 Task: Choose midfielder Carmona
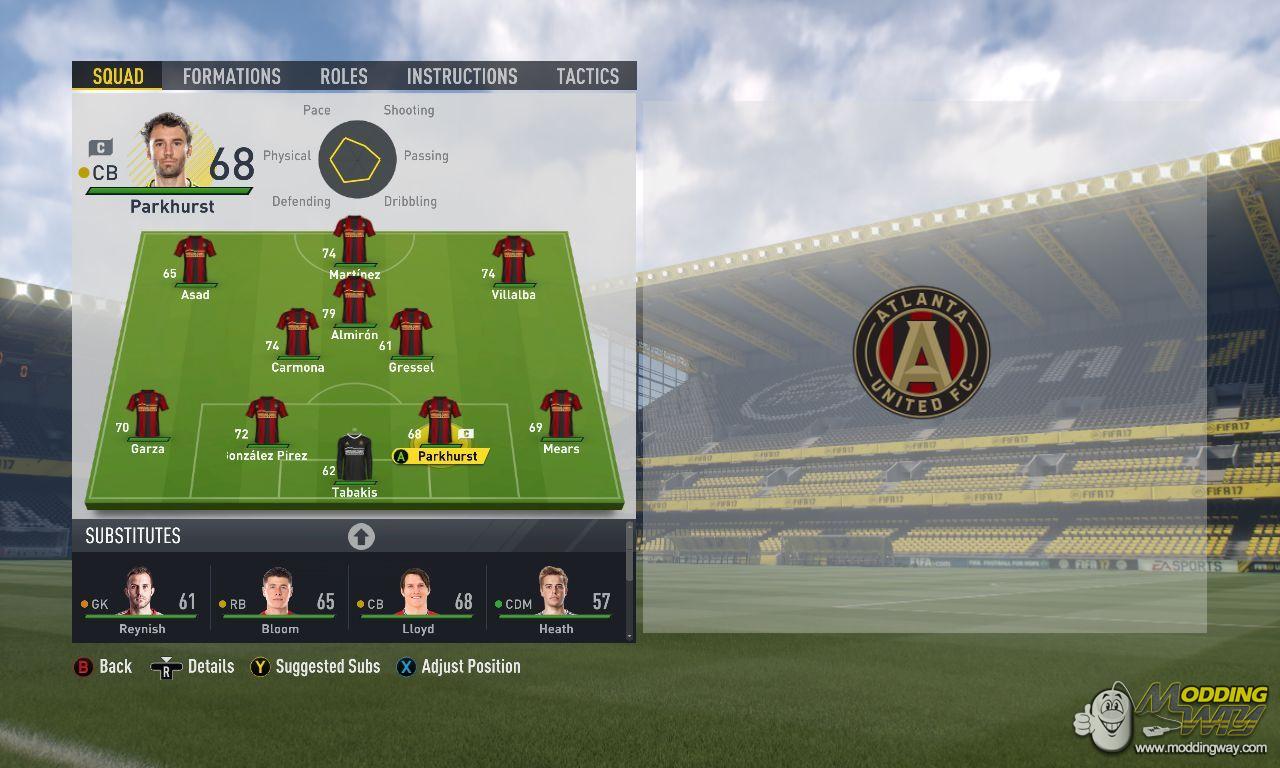click(297, 334)
